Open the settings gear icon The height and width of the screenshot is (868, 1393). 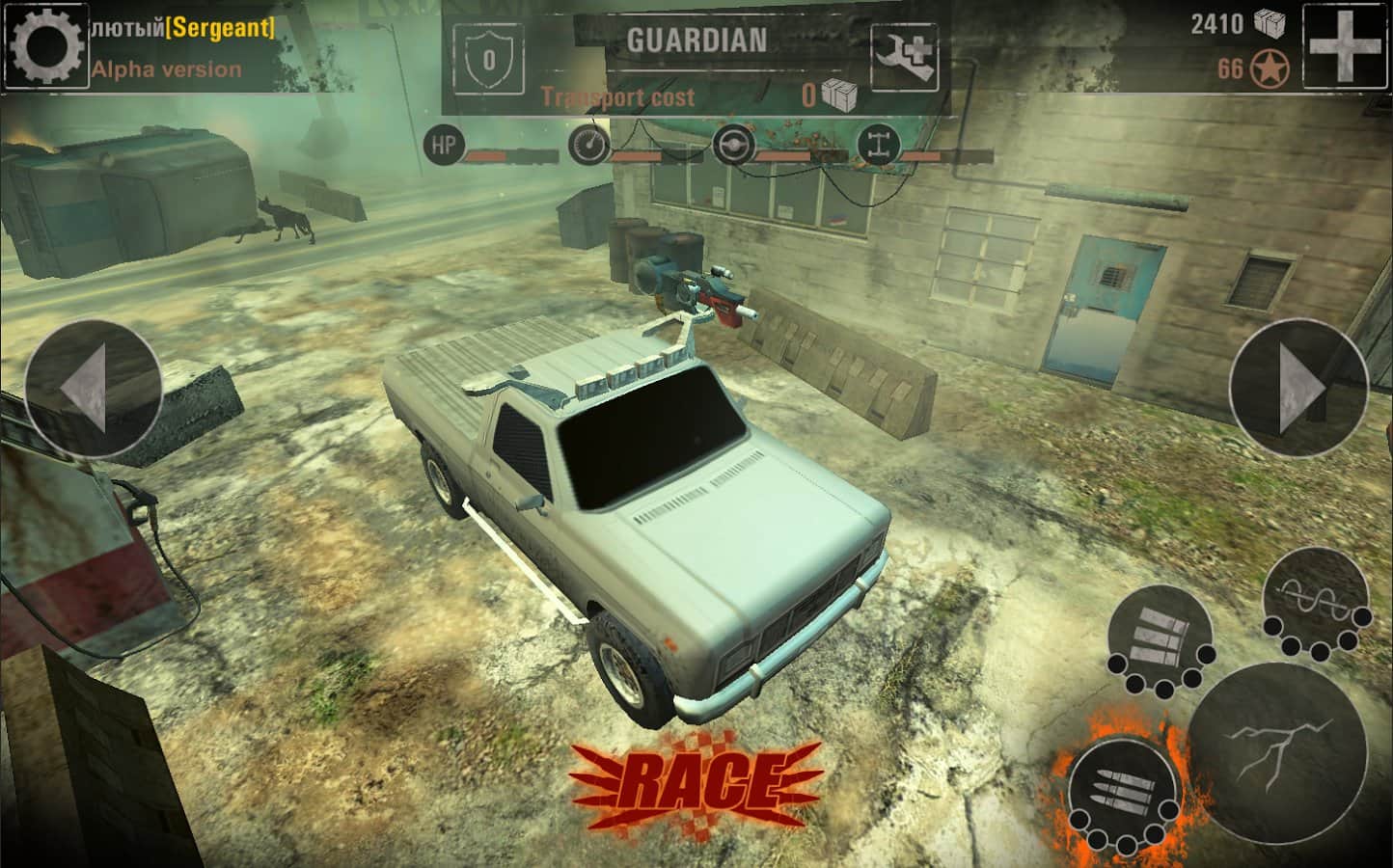coord(45,44)
